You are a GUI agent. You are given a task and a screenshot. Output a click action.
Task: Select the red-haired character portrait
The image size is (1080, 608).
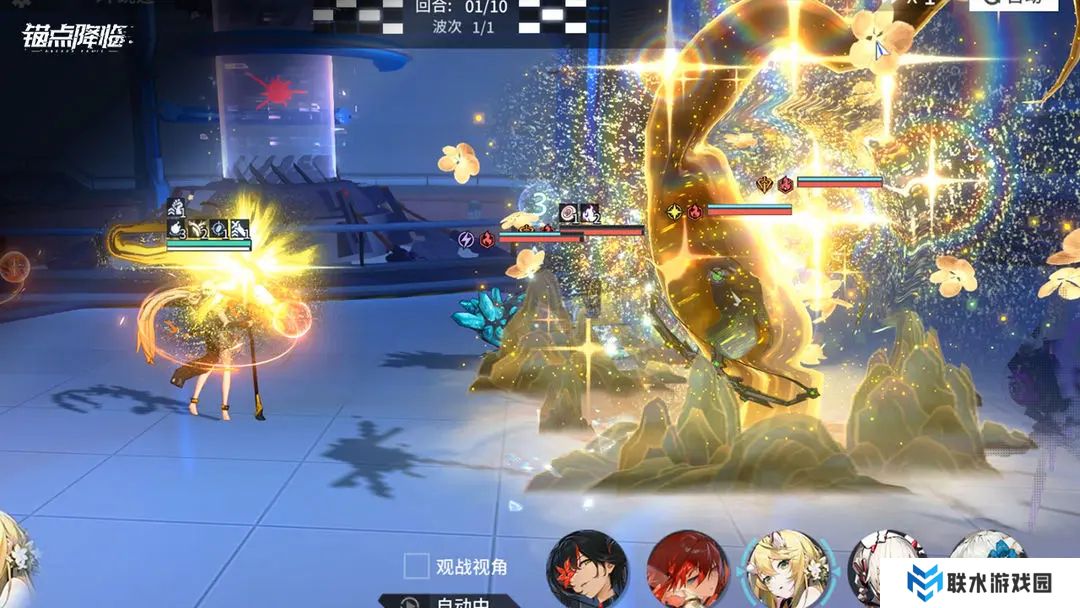point(687,571)
